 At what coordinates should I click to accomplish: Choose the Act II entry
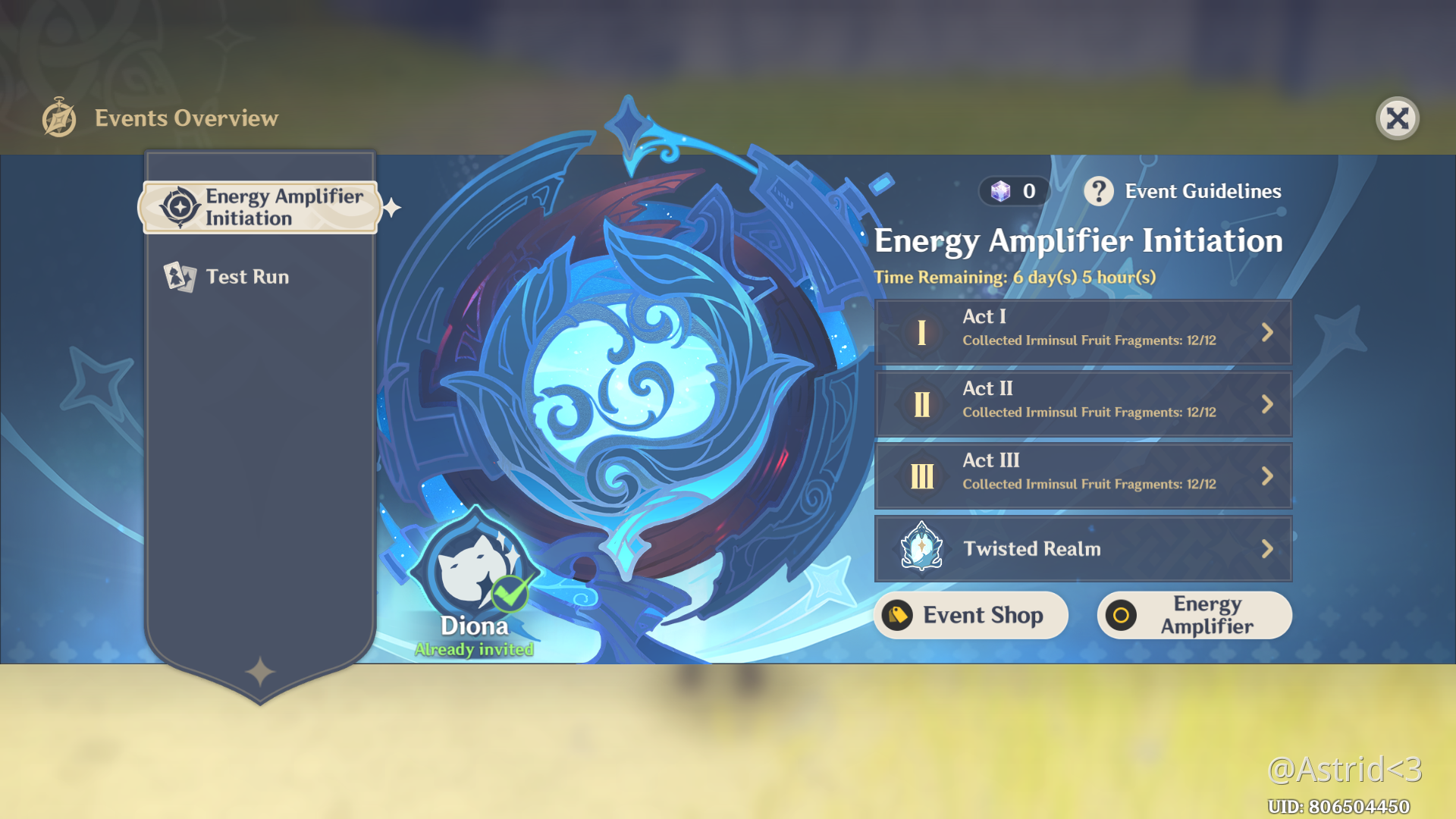pos(1083,403)
